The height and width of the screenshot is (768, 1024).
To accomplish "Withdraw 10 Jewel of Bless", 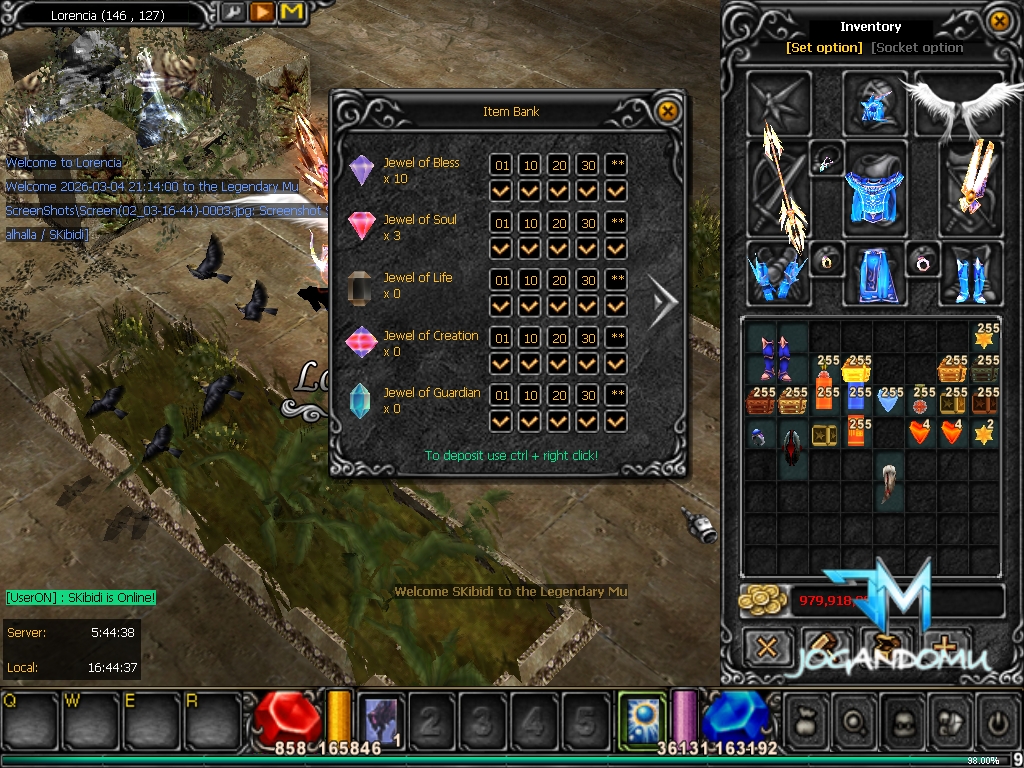I will [x=529, y=164].
